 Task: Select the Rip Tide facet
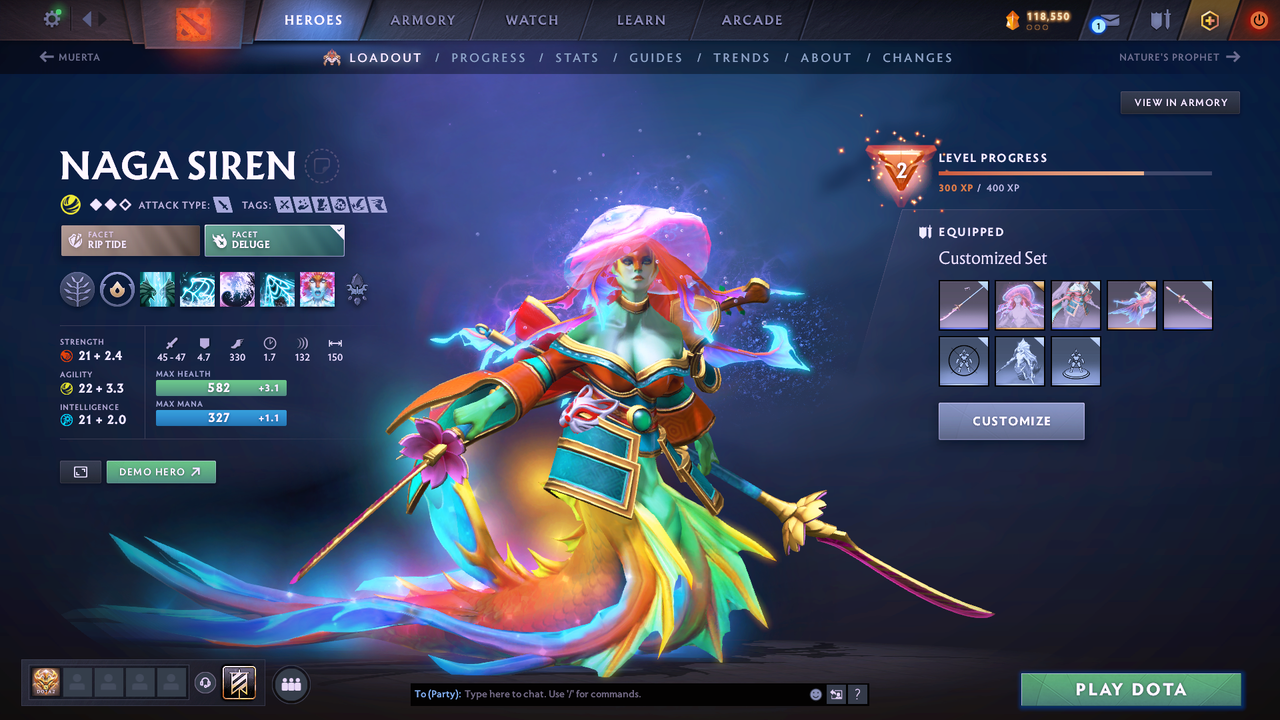pyautogui.click(x=129, y=240)
